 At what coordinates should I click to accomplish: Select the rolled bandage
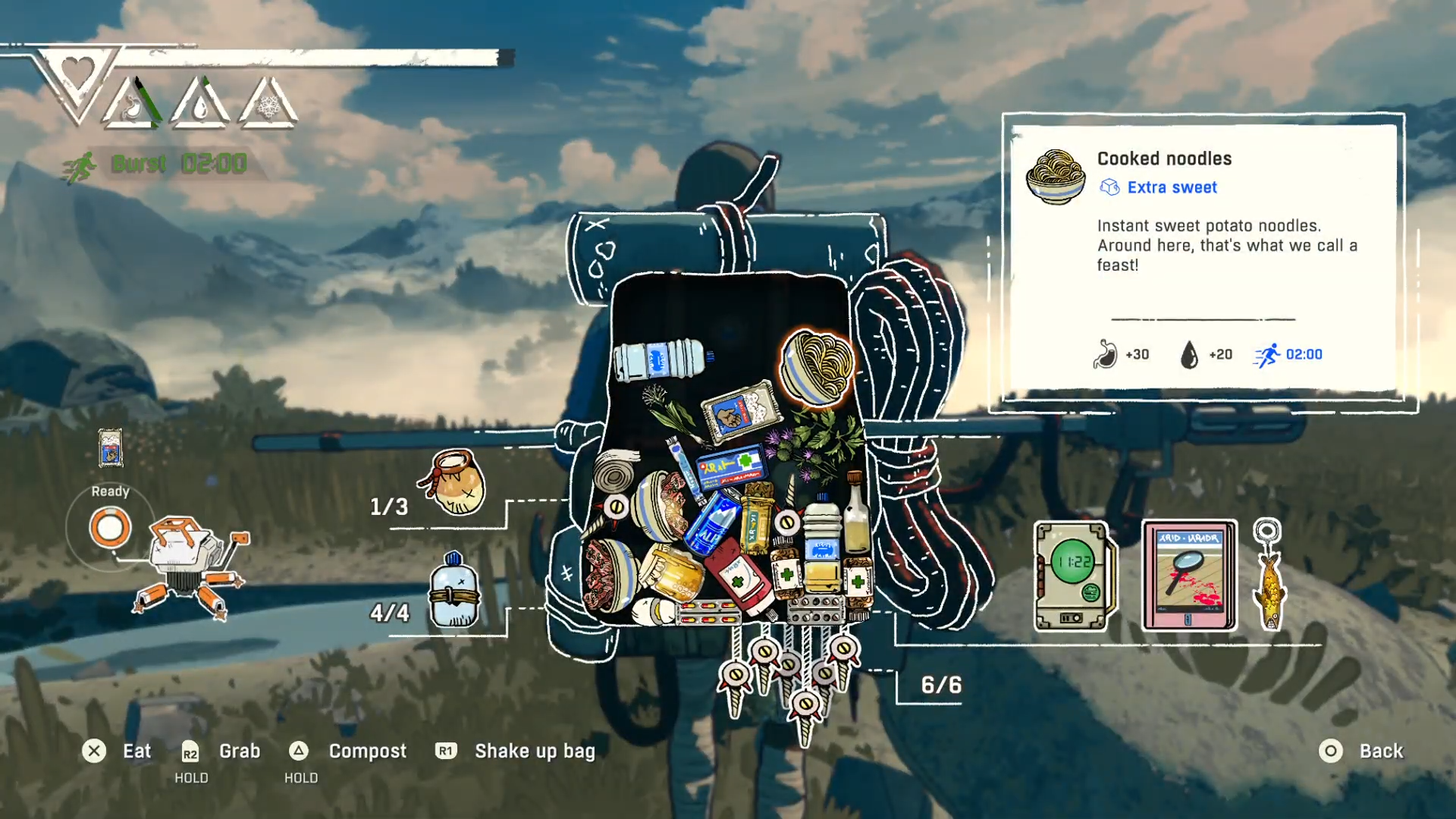(x=615, y=471)
